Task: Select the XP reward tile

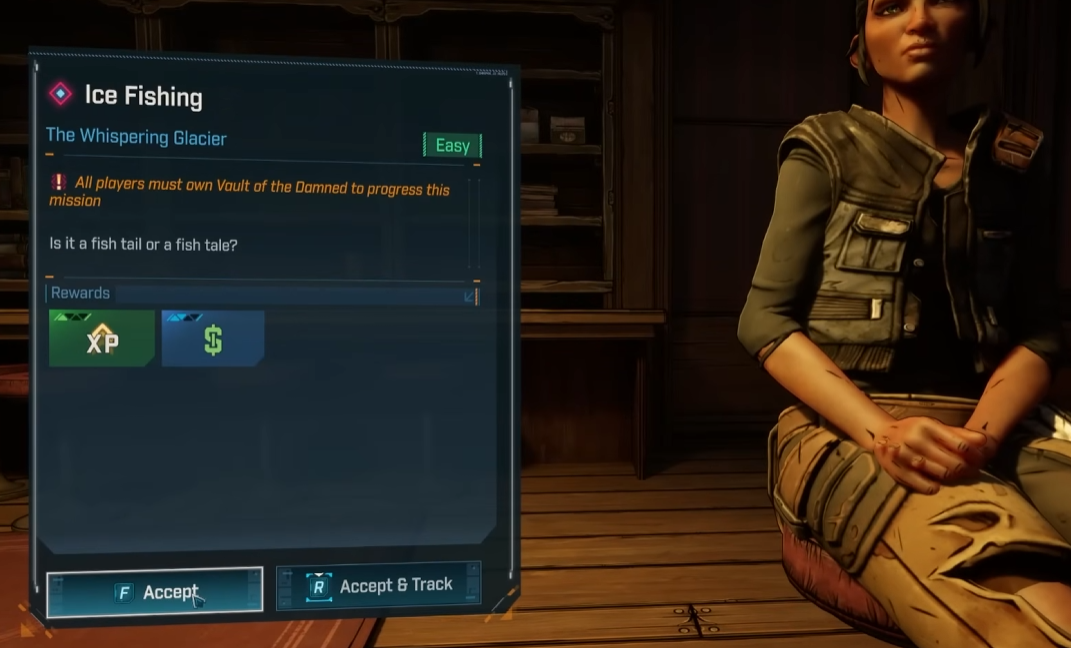Action: pos(102,339)
